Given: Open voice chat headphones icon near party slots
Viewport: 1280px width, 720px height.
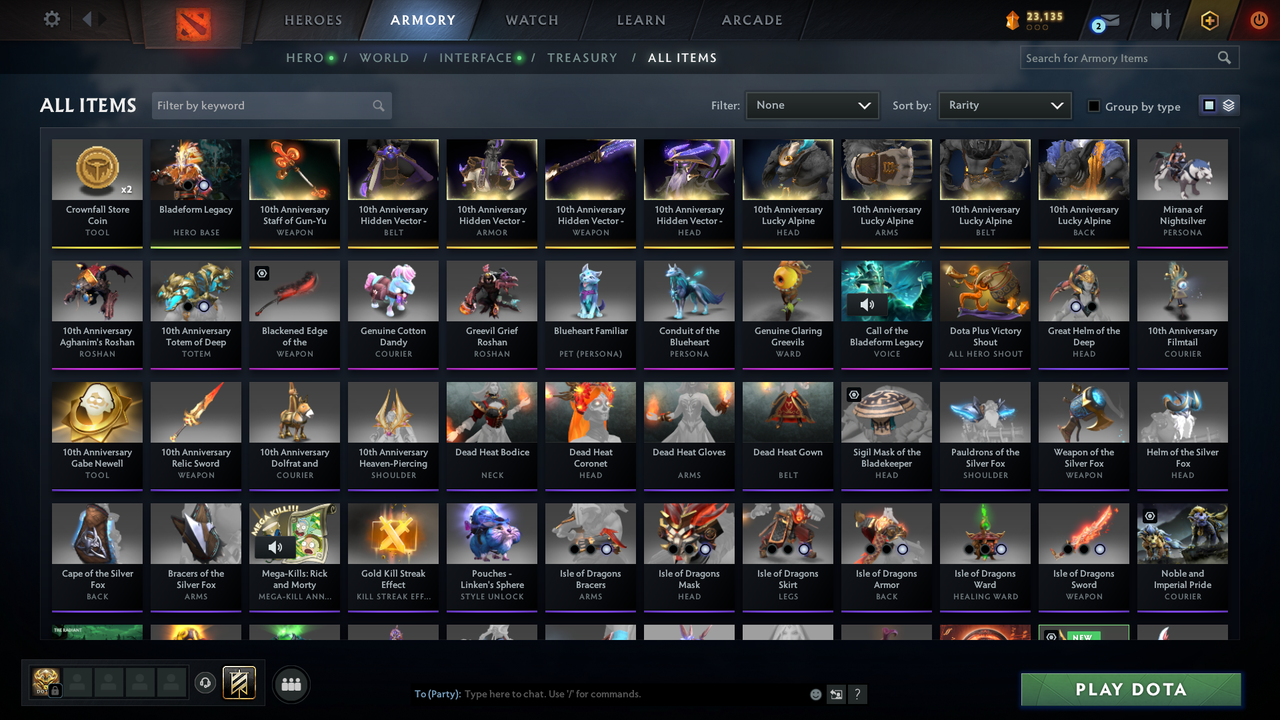Looking at the screenshot, I should pyautogui.click(x=207, y=683).
